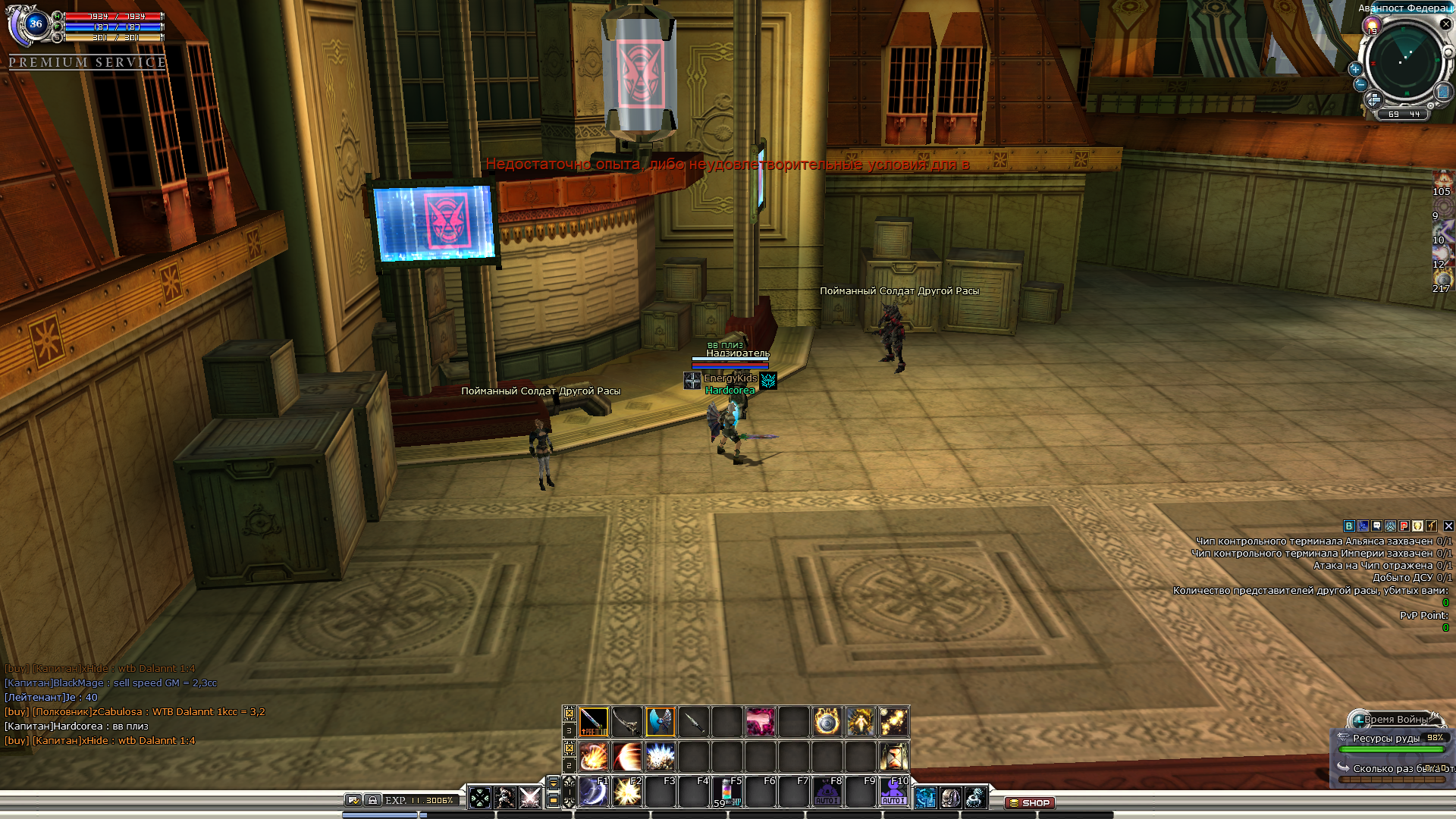Viewport: 1456px width, 819px height.
Task: Open the map sheet icon beside the radar
Action: pos(1442,92)
